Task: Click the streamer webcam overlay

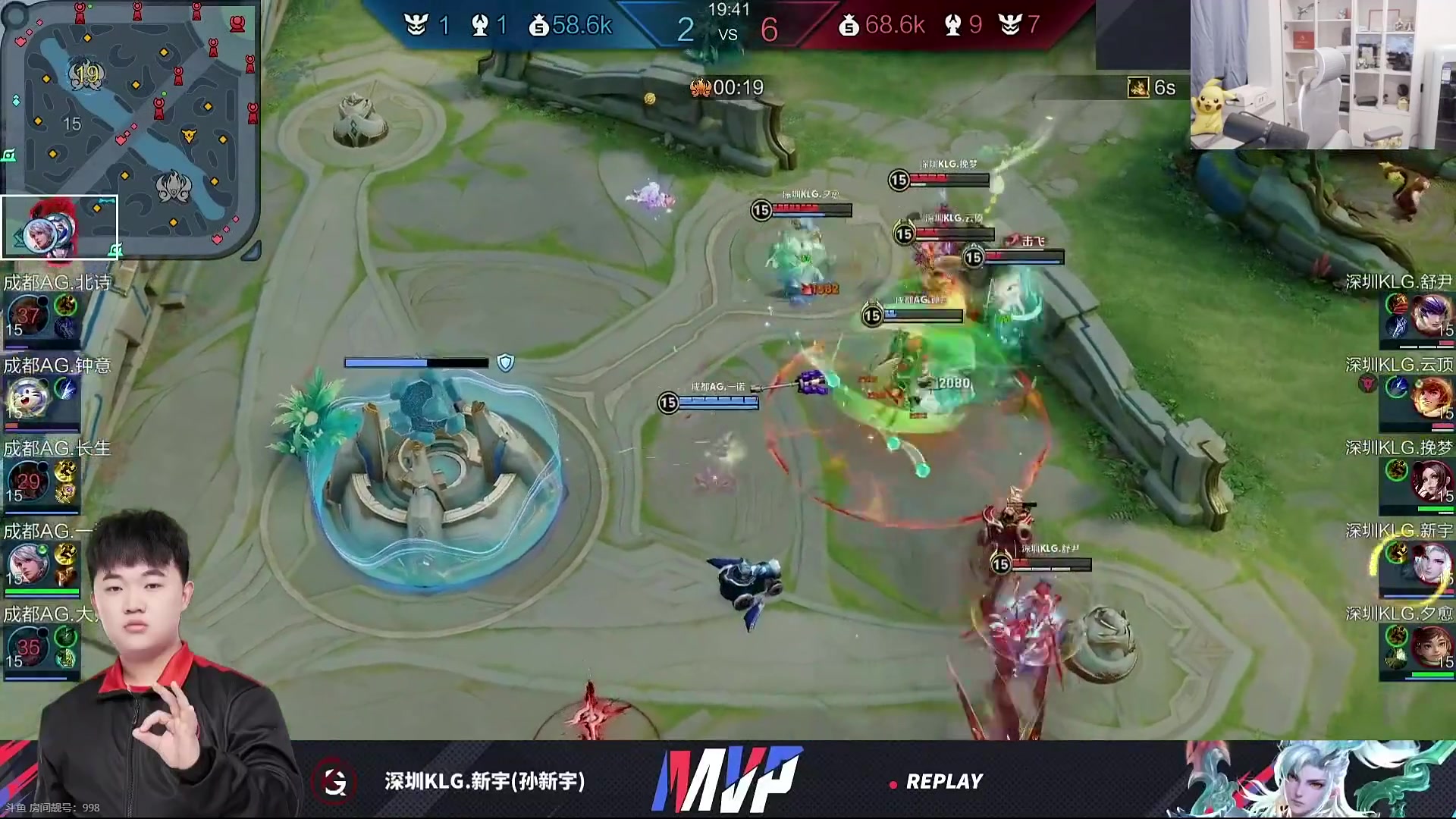Action: 1323,74
